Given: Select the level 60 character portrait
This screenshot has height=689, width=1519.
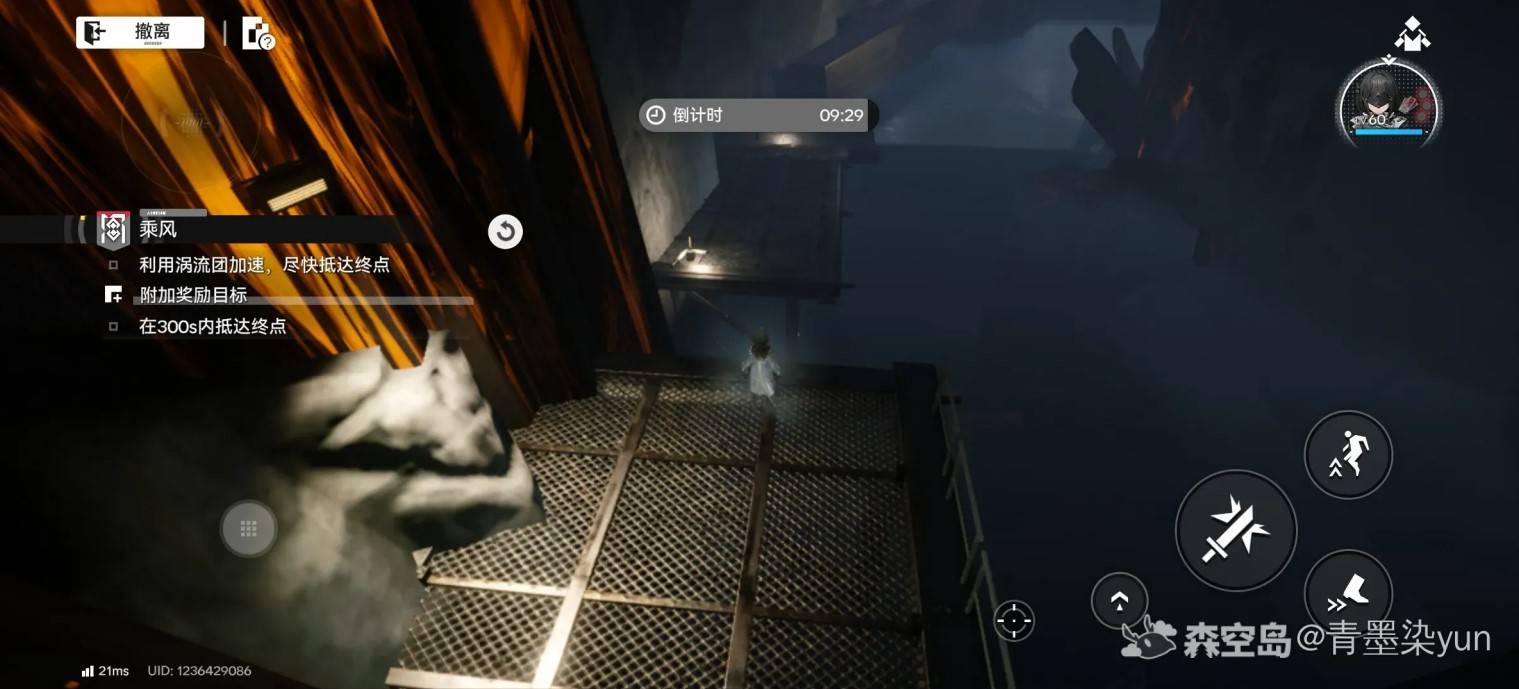Looking at the screenshot, I should pos(1388,105).
